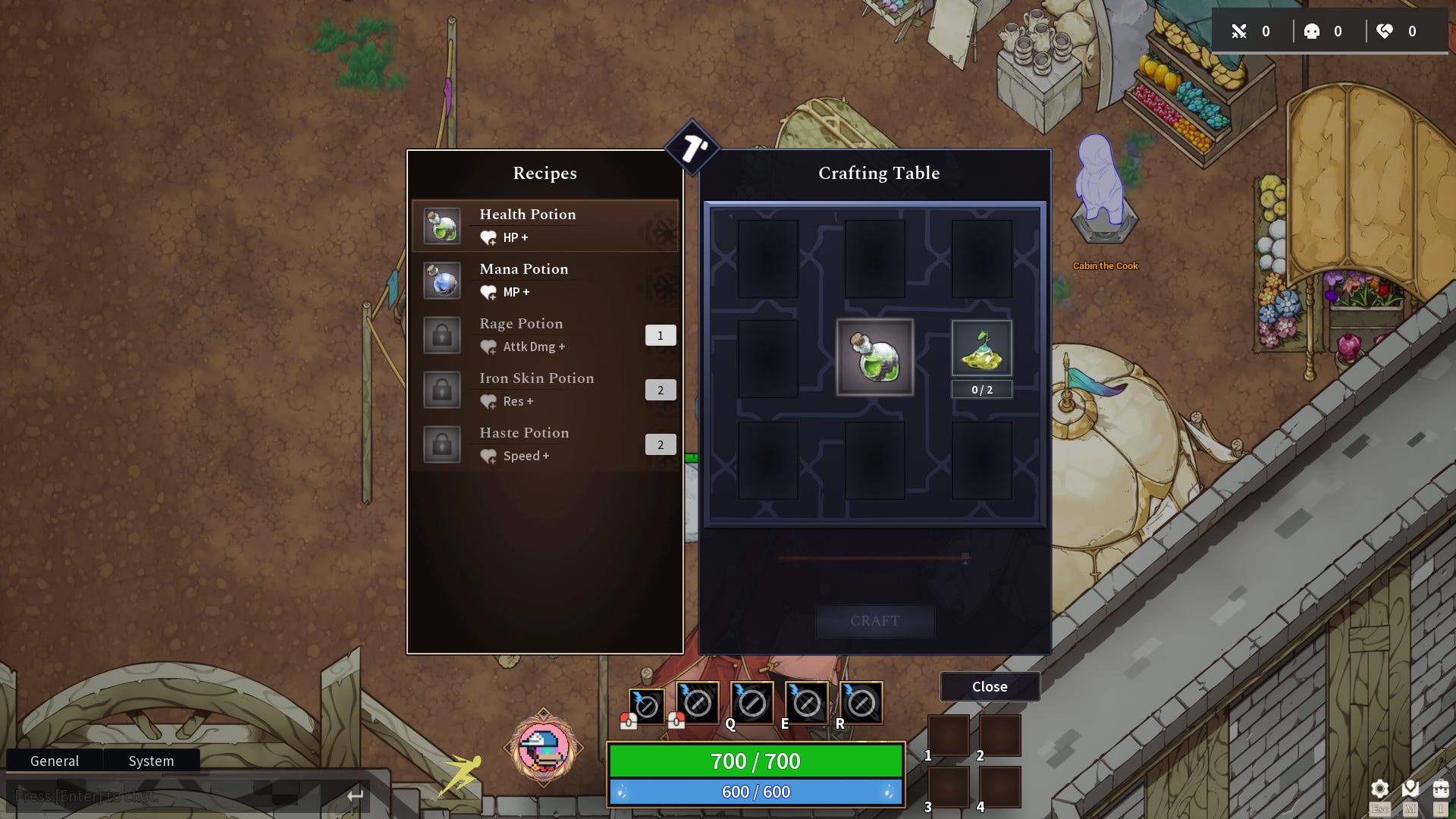Click the CRAFT button
Viewport: 1456px width, 819px height.
874,621
